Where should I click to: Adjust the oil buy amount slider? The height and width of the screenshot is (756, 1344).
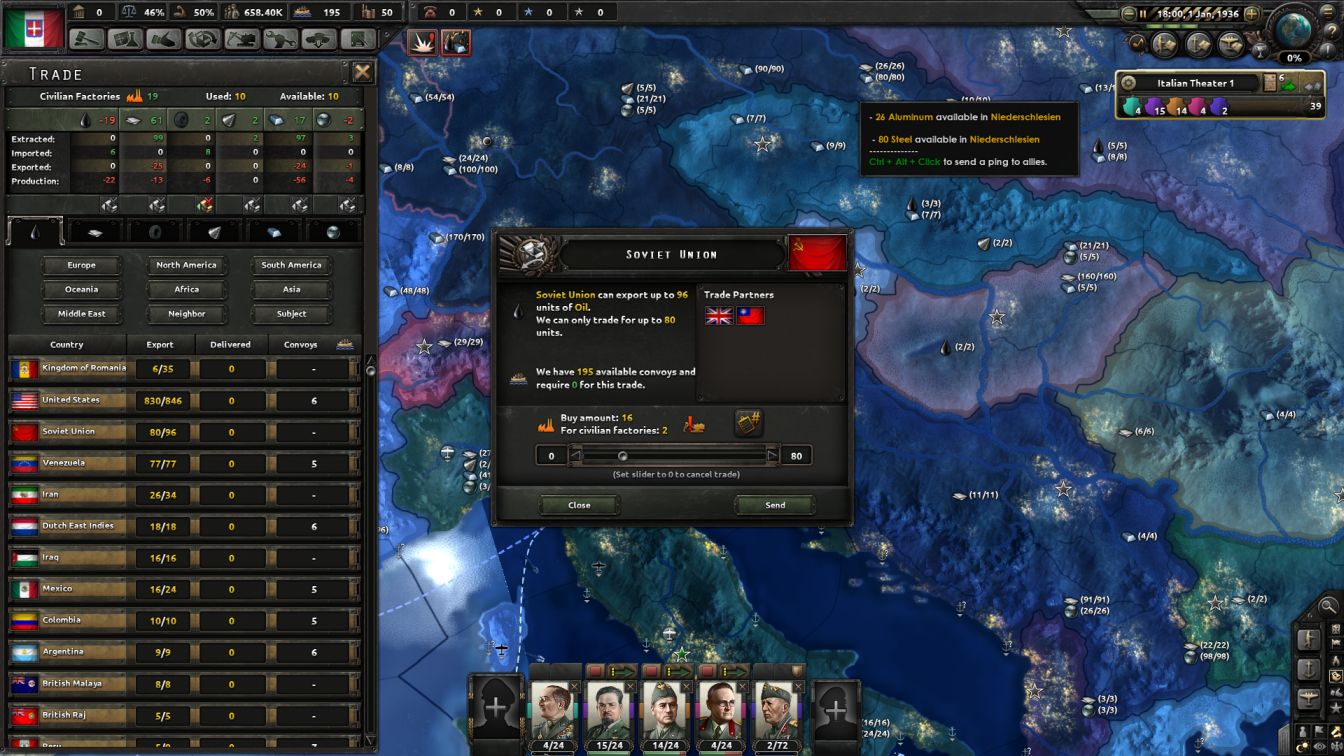click(x=625, y=455)
